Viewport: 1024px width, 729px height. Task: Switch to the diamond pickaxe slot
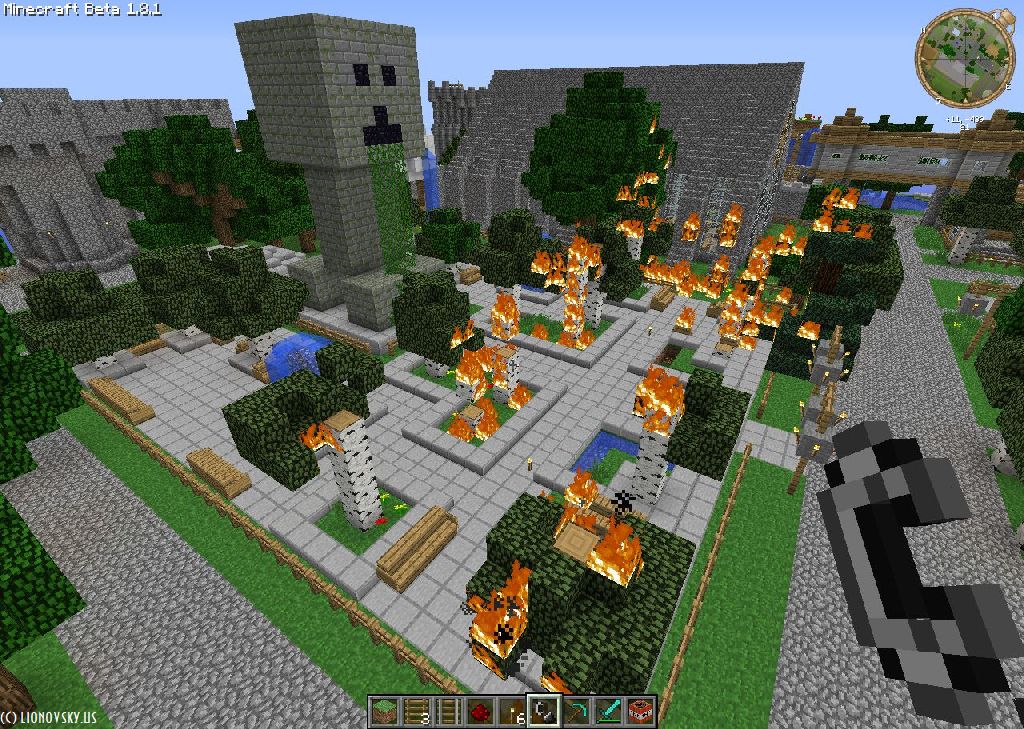(x=576, y=711)
